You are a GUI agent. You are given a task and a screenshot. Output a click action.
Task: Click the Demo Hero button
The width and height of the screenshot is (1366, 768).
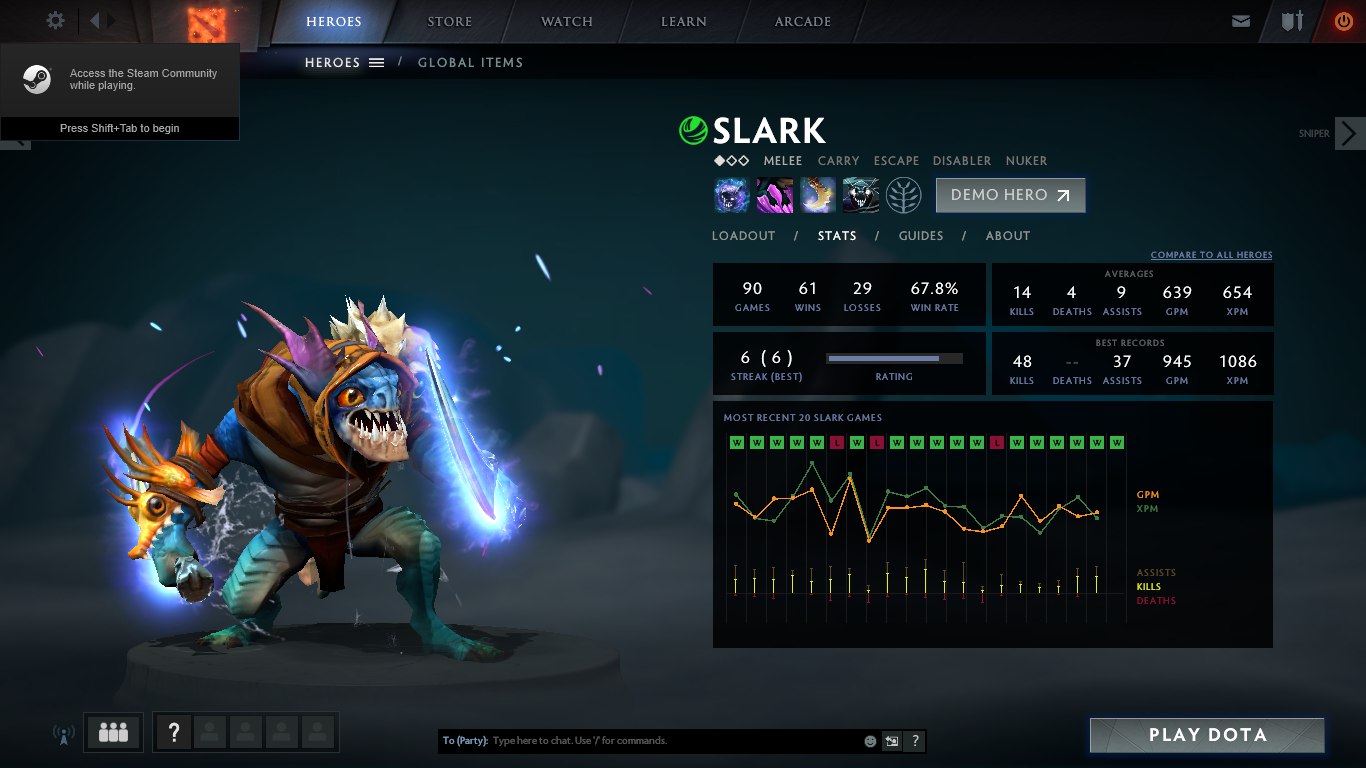tap(1010, 195)
